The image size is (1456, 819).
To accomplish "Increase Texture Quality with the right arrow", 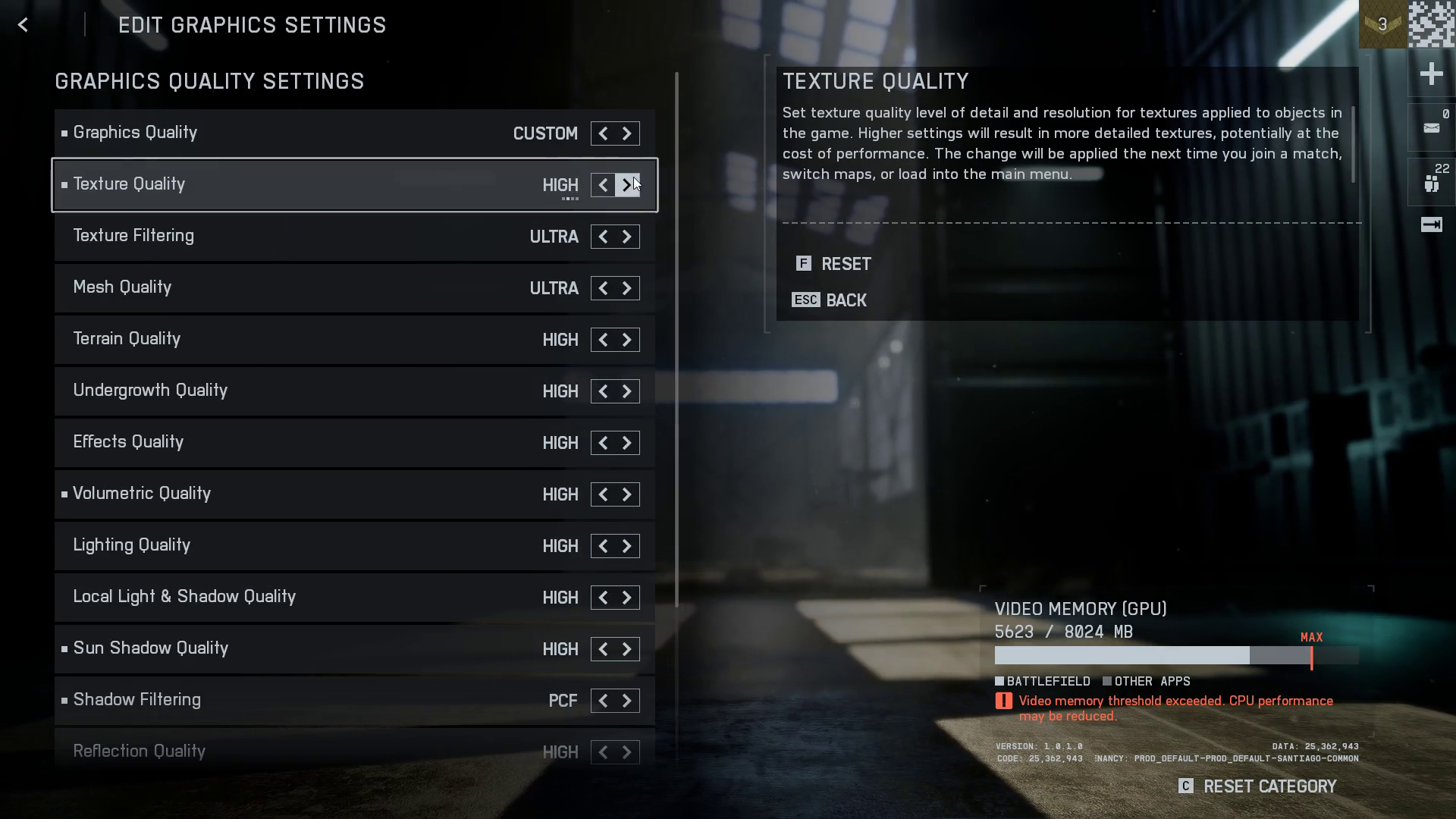I will (x=627, y=185).
